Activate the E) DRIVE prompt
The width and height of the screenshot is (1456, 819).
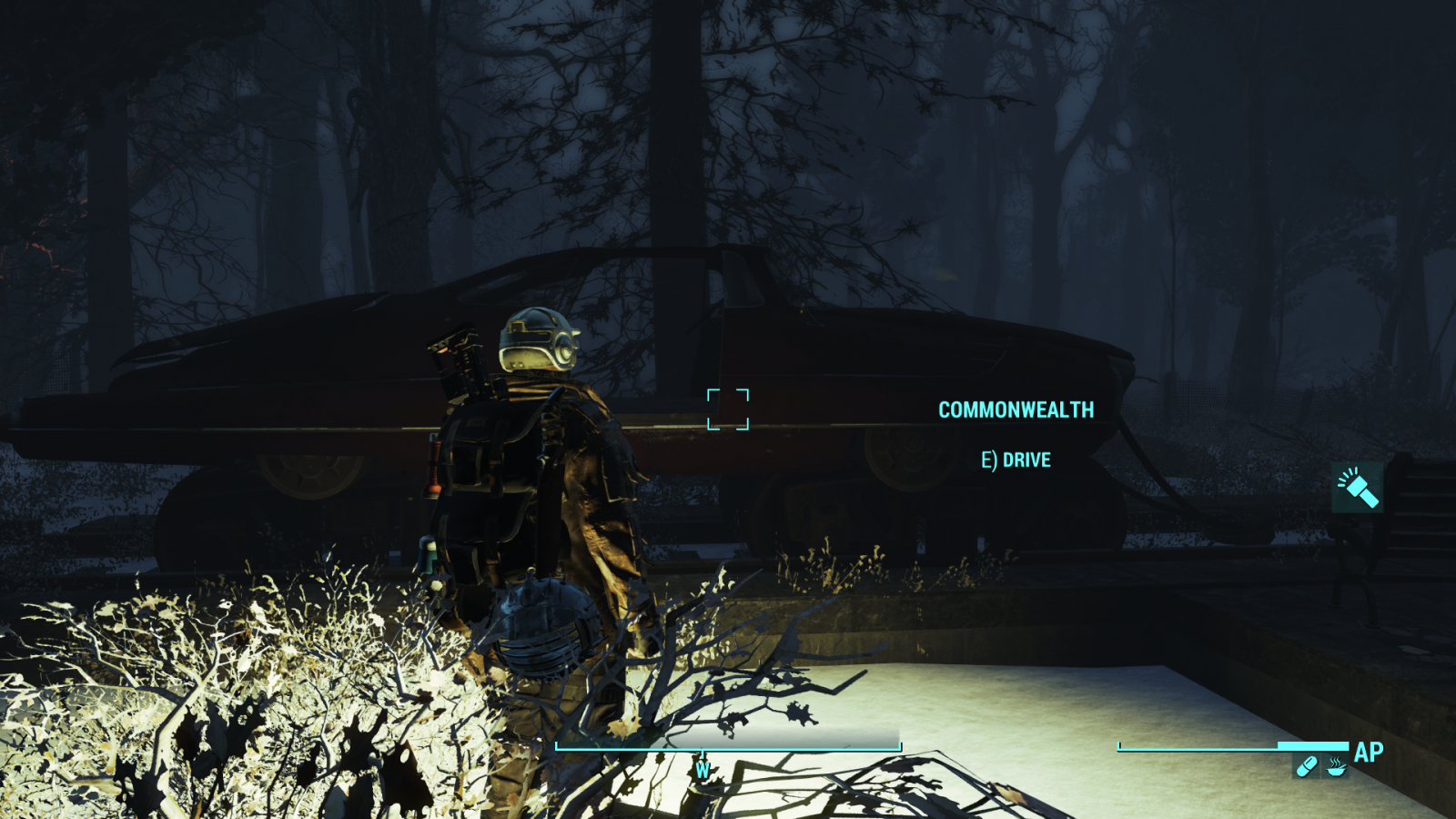click(1015, 460)
